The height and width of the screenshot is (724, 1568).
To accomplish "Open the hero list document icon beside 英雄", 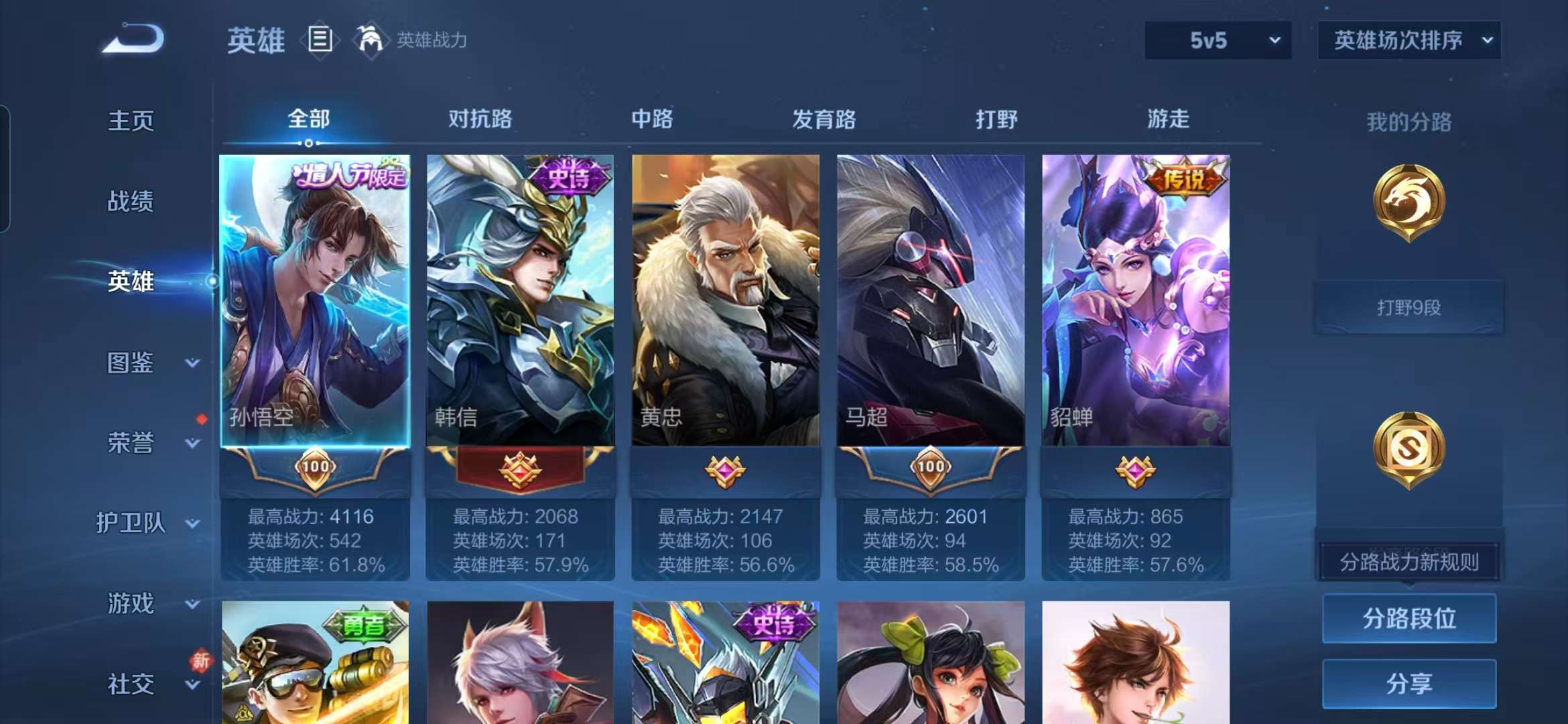I will (320, 39).
